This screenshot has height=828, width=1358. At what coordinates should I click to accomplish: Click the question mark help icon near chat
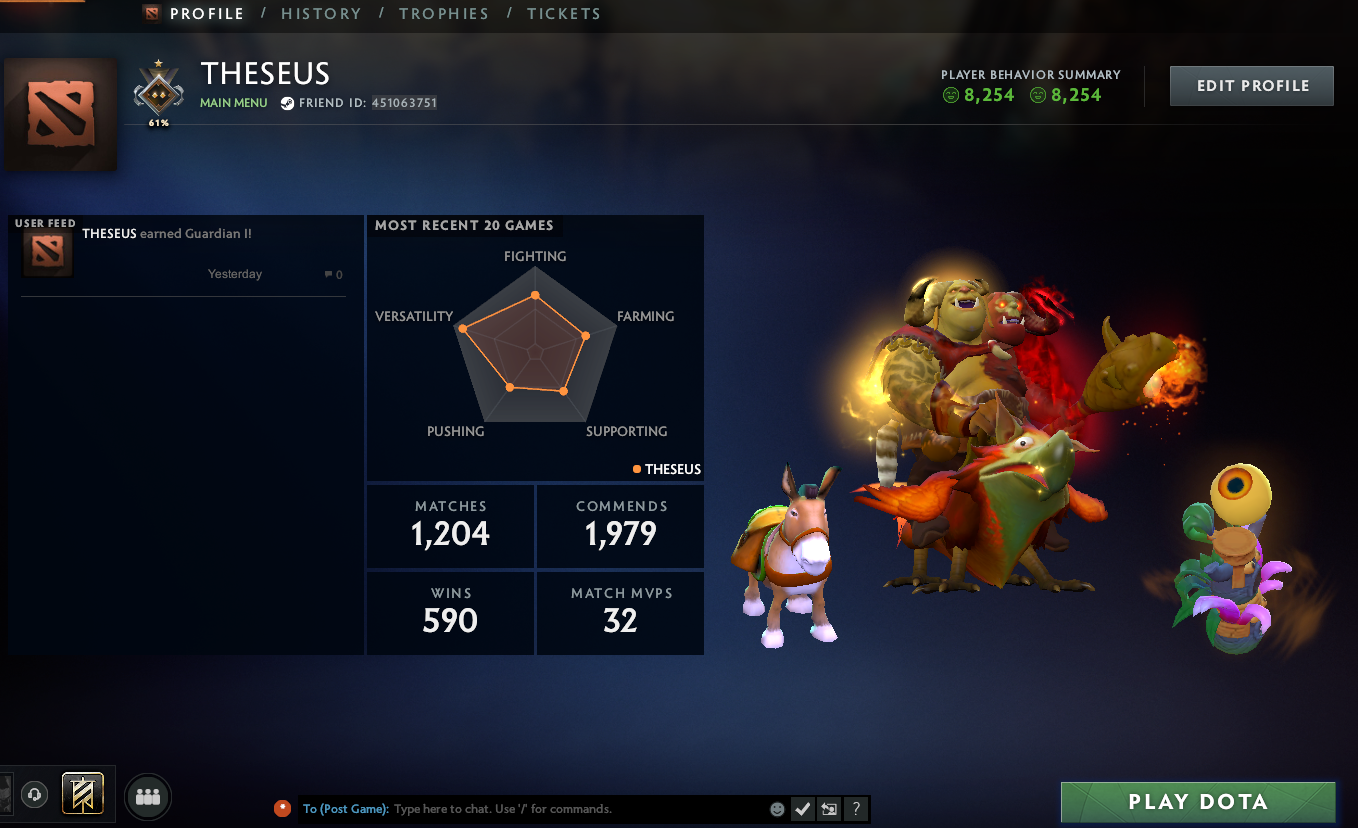856,809
